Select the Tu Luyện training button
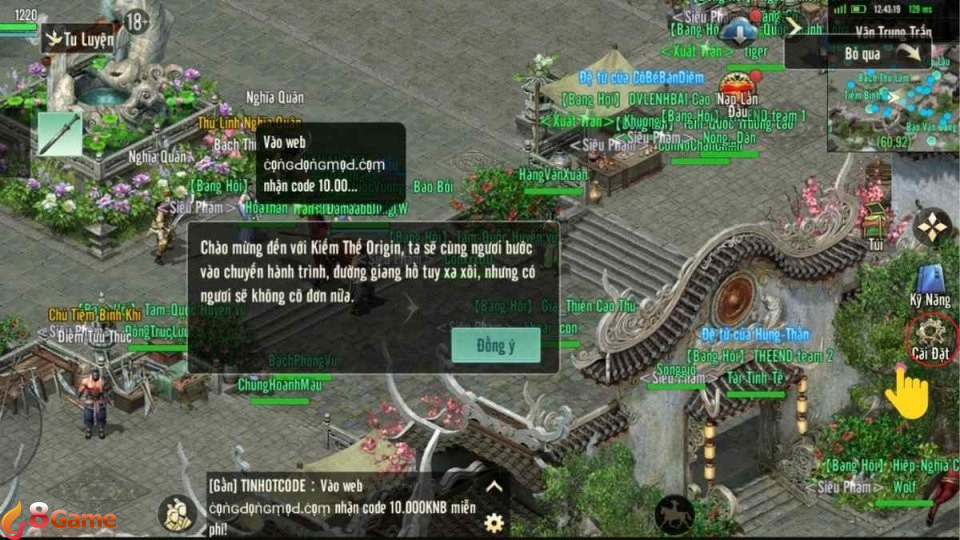Screen dimensions: 960x540 (x=79, y=40)
